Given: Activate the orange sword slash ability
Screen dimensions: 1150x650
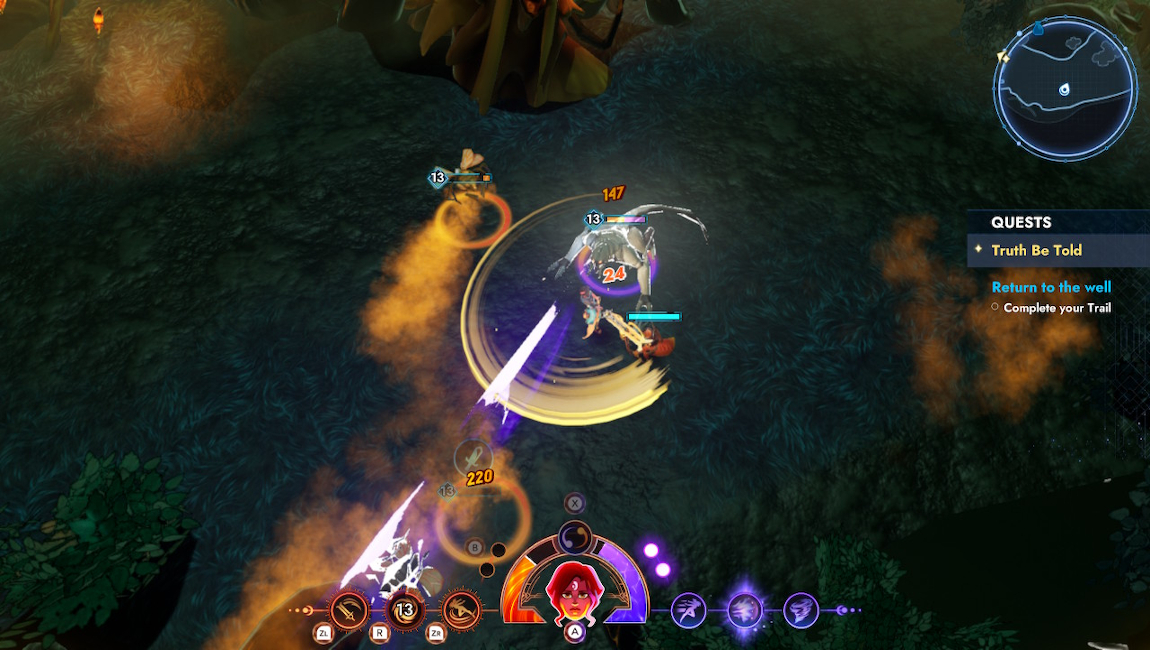Looking at the screenshot, I should coord(349,609).
